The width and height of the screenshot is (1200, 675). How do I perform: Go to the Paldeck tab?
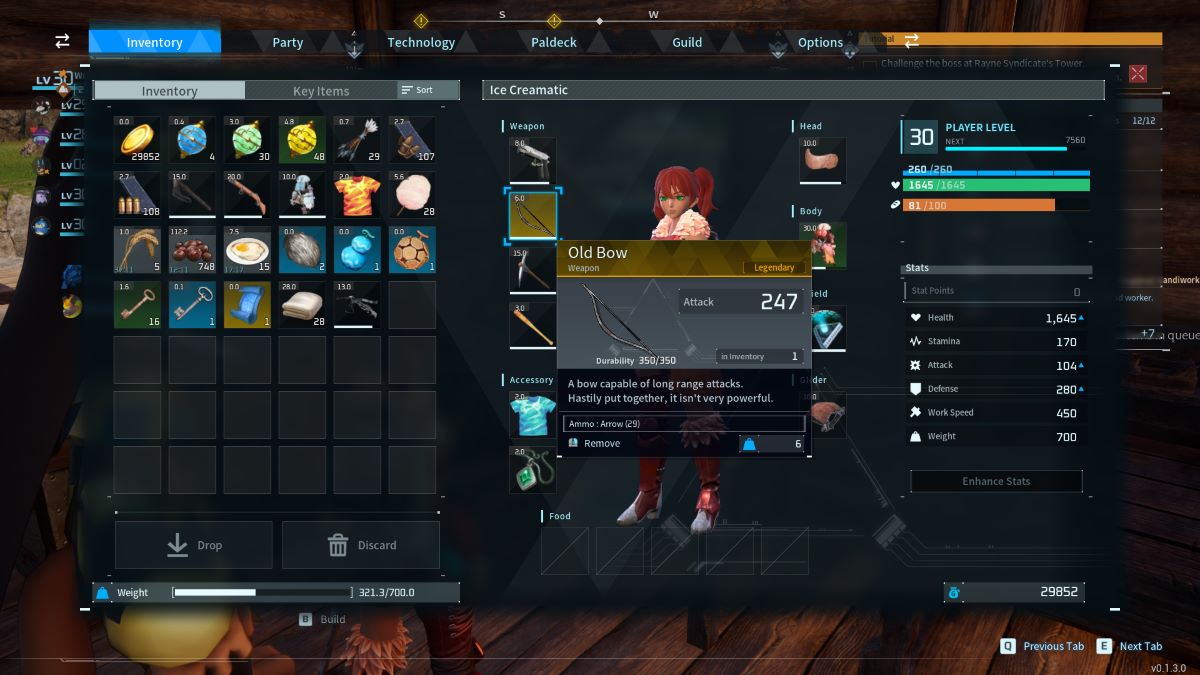(x=554, y=42)
